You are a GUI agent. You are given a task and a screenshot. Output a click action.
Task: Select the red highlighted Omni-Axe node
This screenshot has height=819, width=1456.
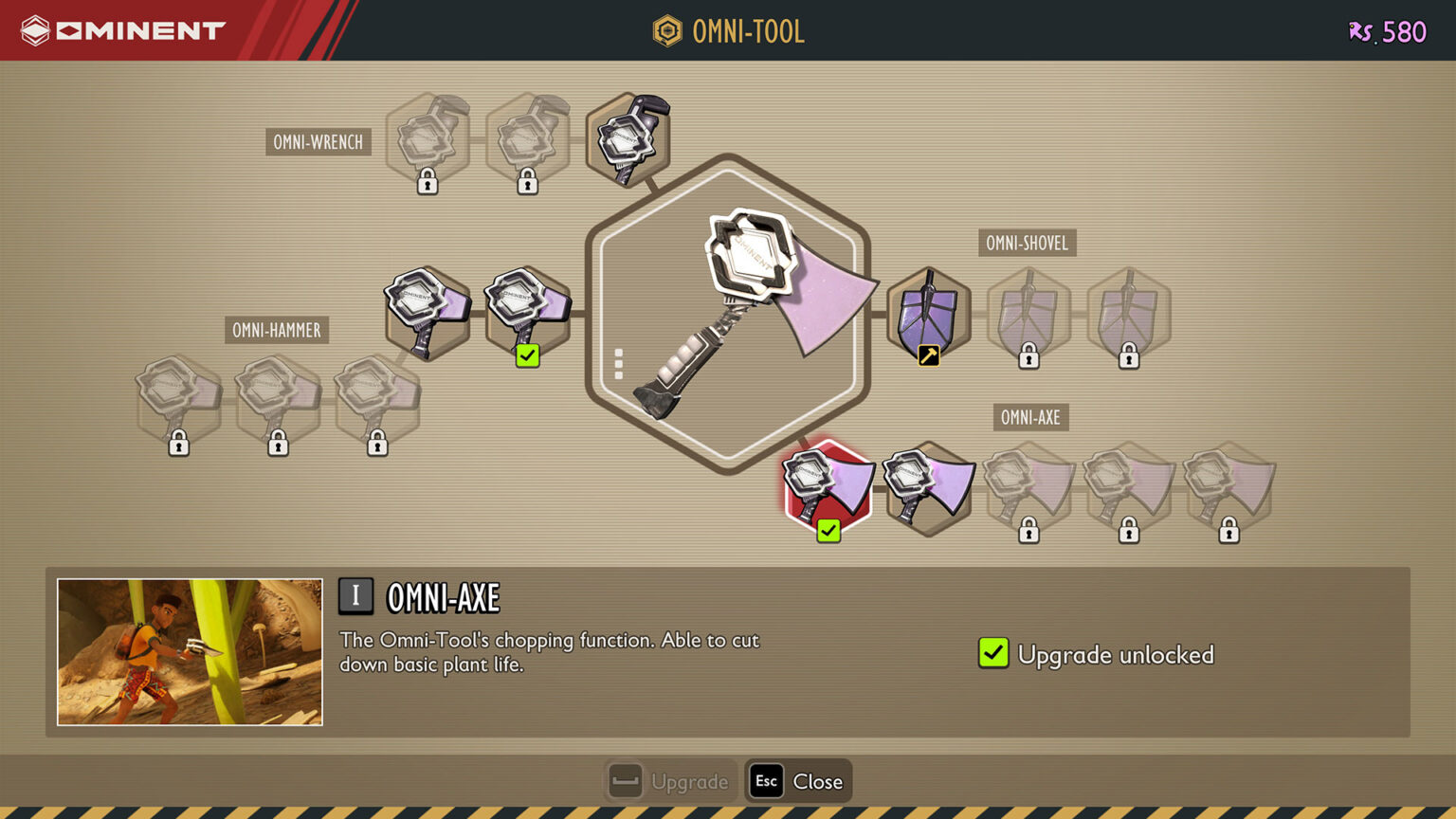(828, 487)
